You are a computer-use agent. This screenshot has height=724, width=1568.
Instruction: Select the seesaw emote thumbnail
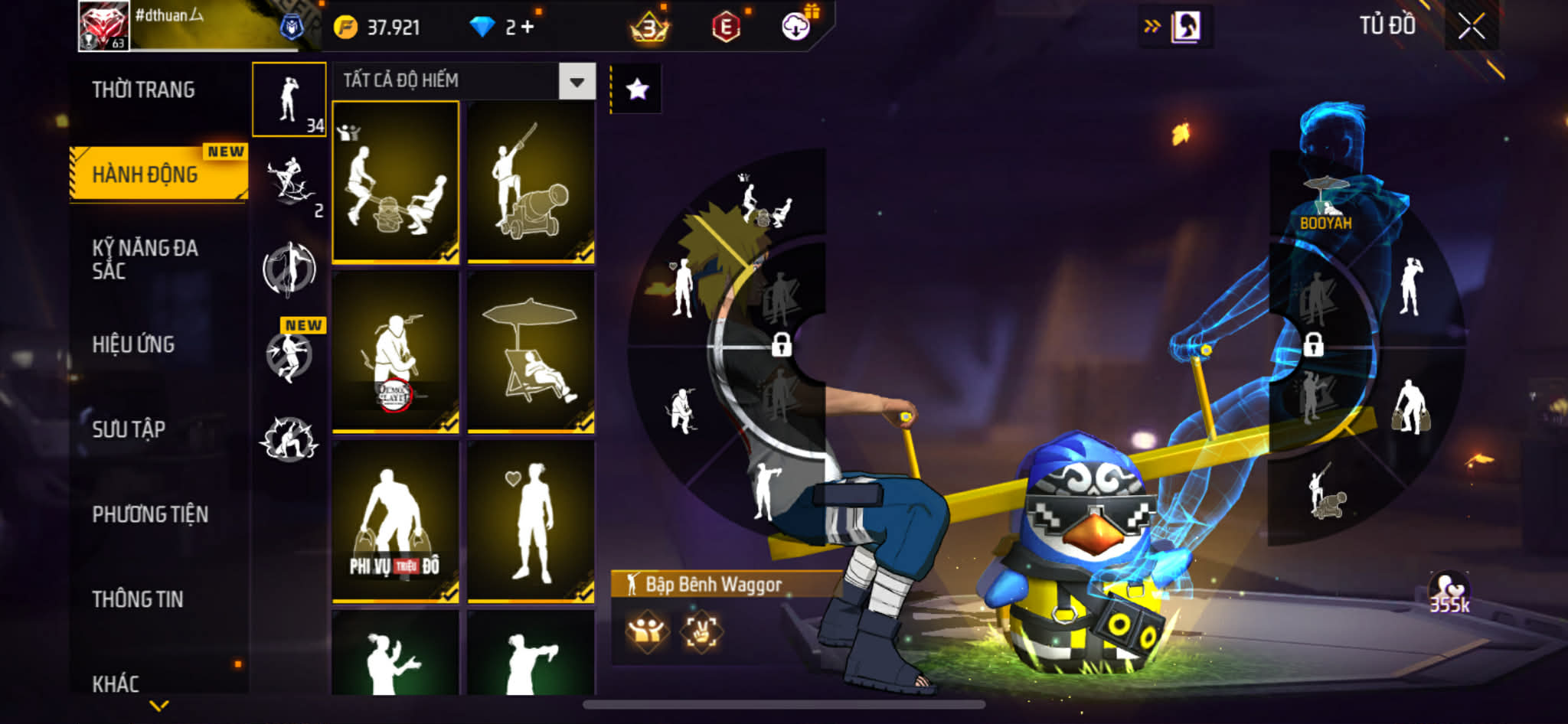[x=395, y=182]
